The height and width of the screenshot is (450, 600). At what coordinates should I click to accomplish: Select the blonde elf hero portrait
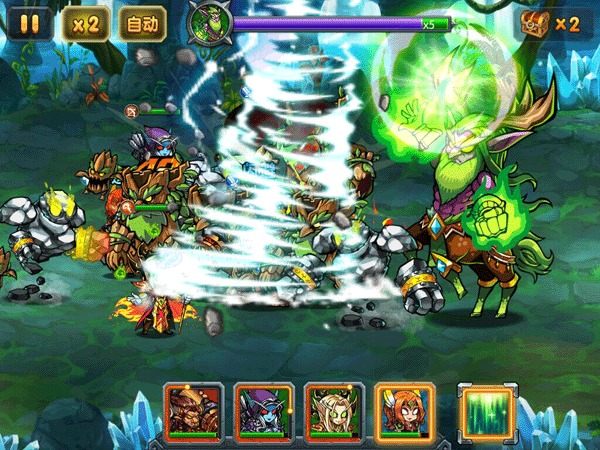tap(334, 410)
